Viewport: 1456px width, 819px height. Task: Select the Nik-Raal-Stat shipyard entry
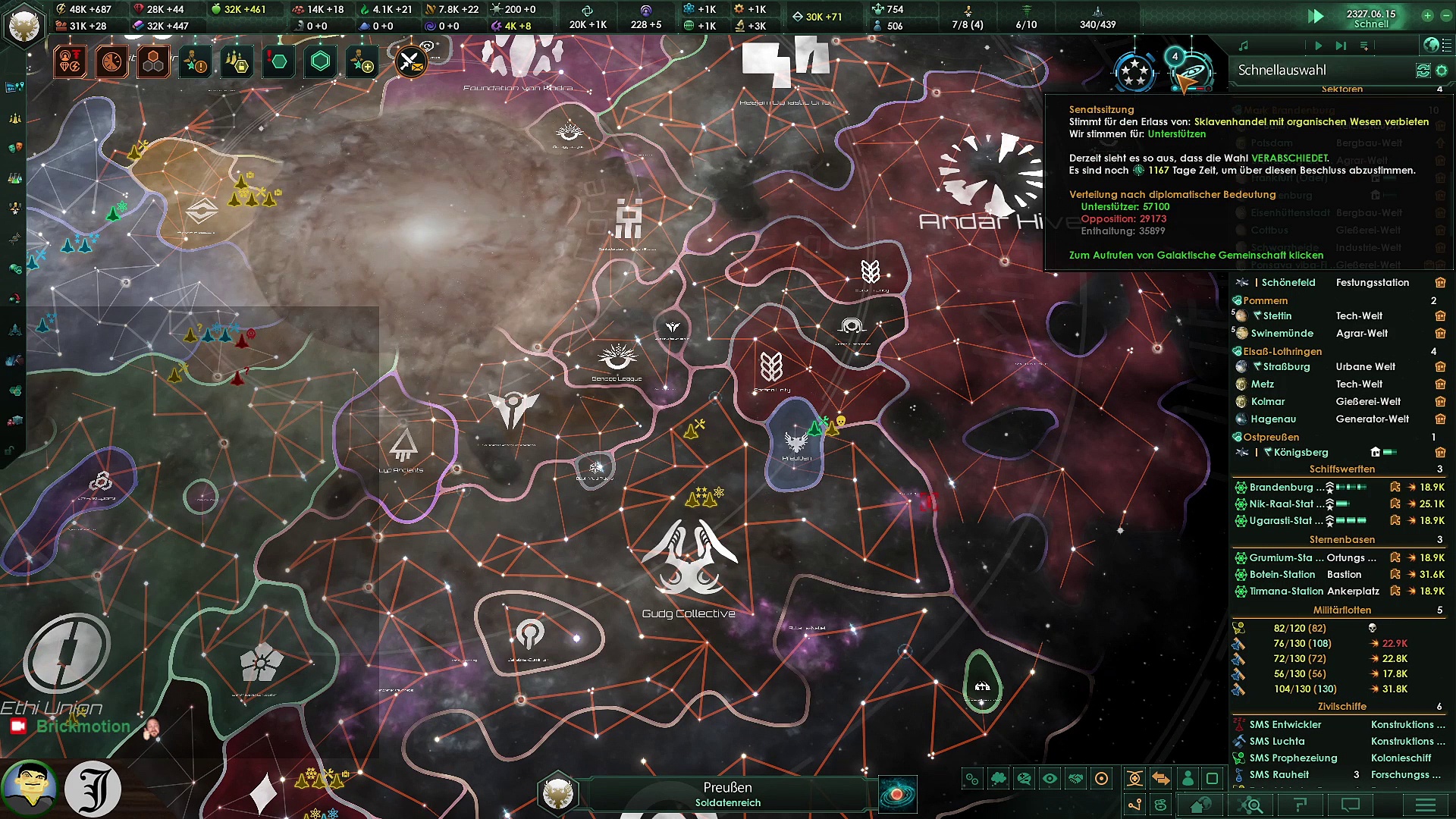coord(1280,504)
